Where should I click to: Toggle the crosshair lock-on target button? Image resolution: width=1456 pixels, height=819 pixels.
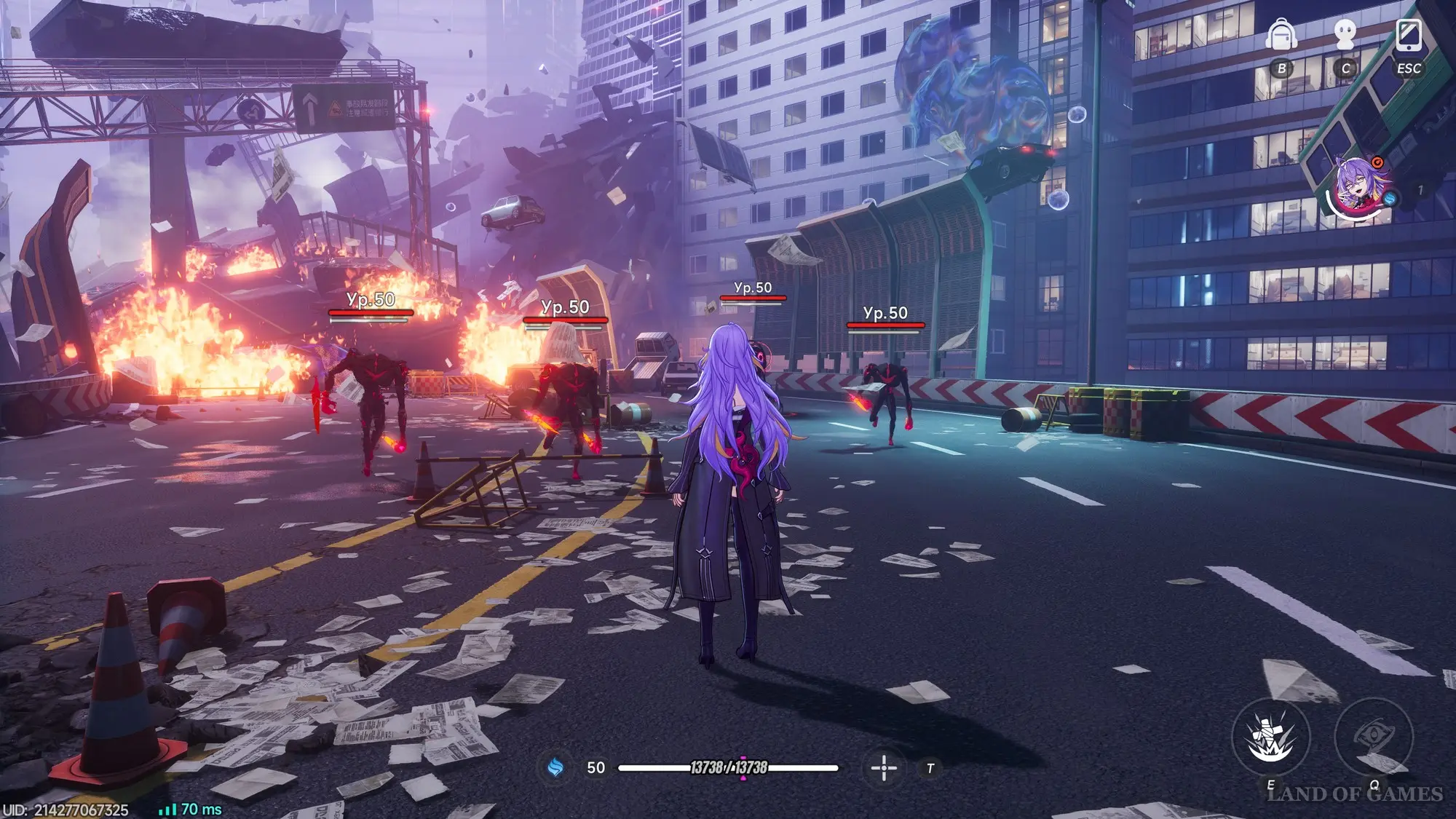[884, 767]
